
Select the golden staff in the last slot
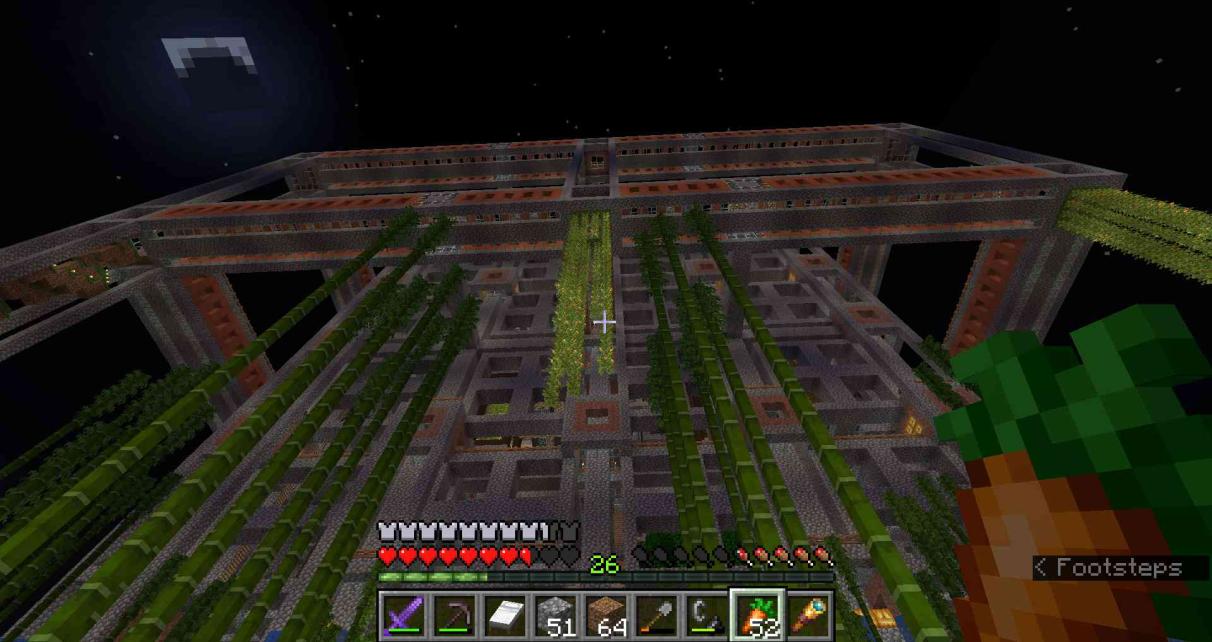(807, 615)
